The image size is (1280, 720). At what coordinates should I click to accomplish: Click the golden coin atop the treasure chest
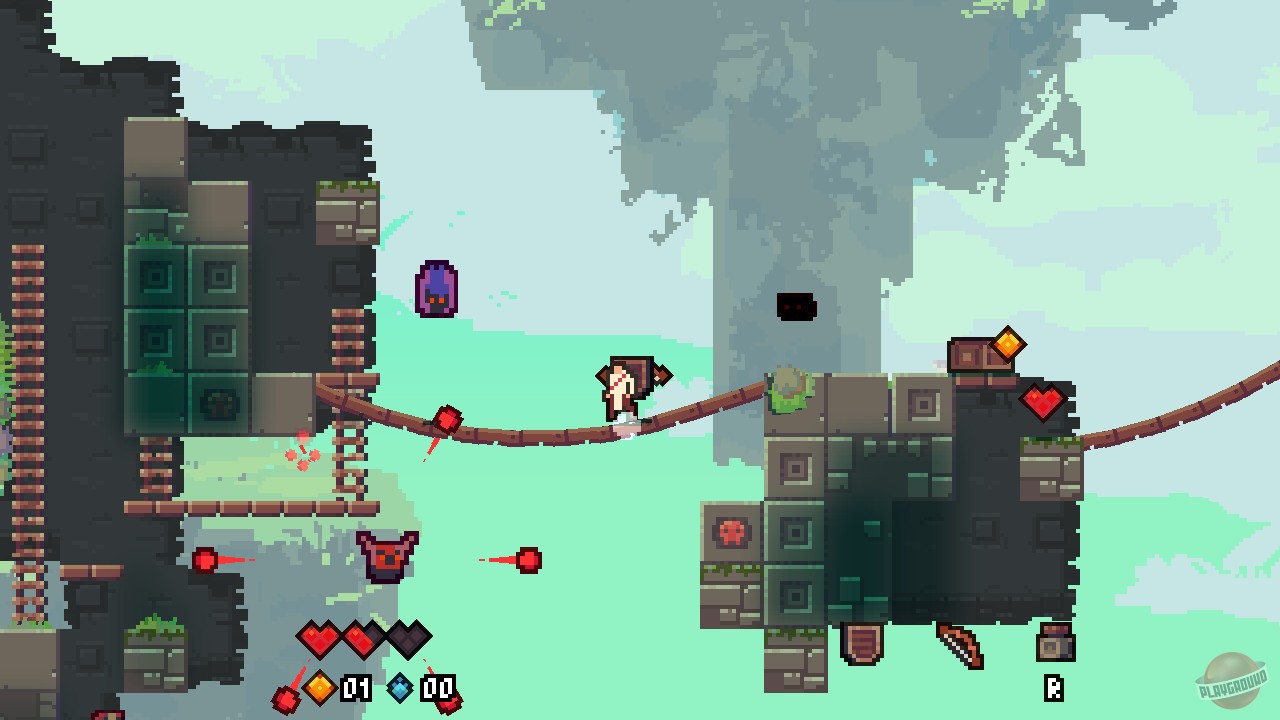click(1008, 344)
